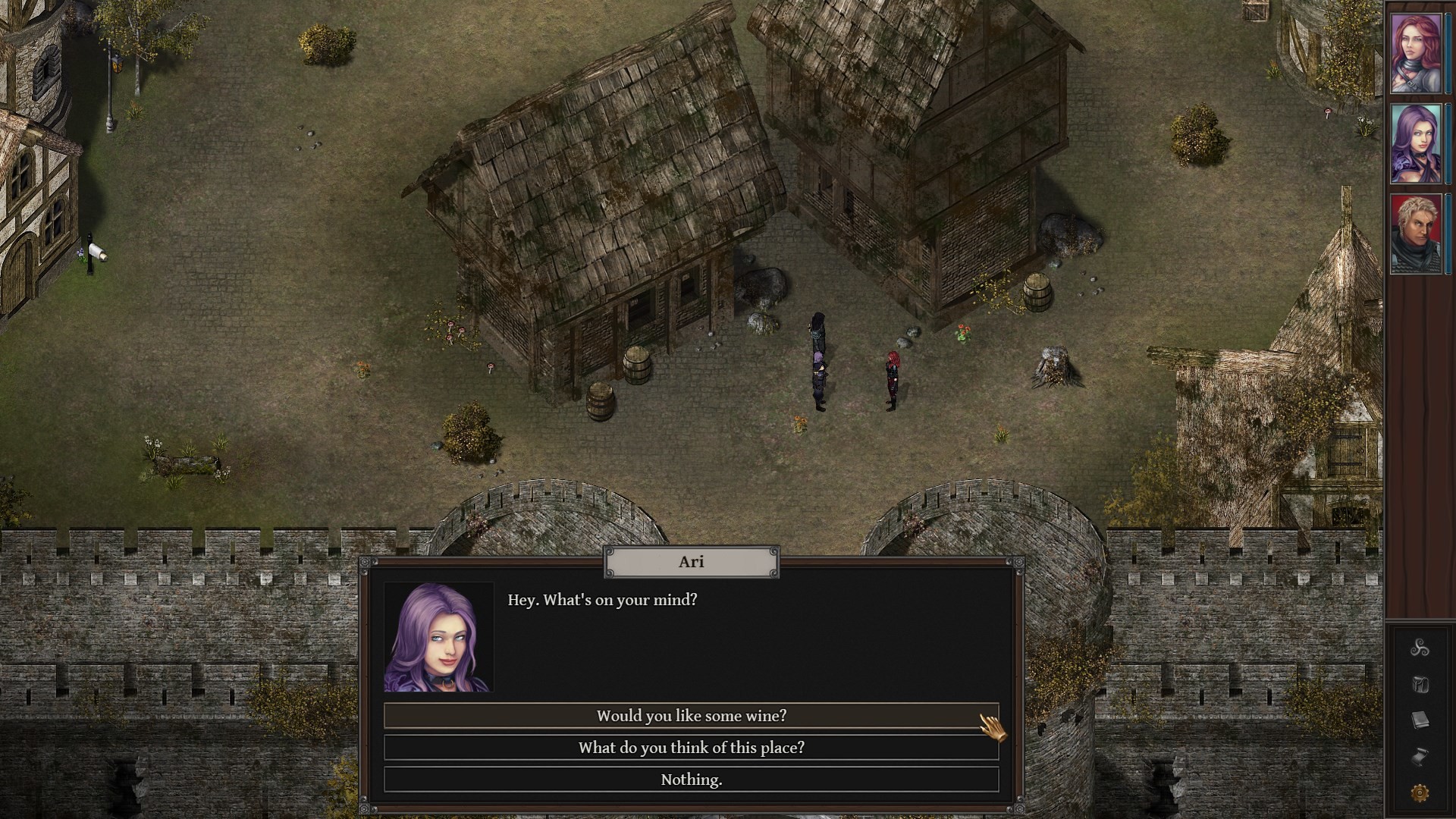The height and width of the screenshot is (819, 1456).
Task: Open the inventory bag icon
Action: [x=1420, y=684]
